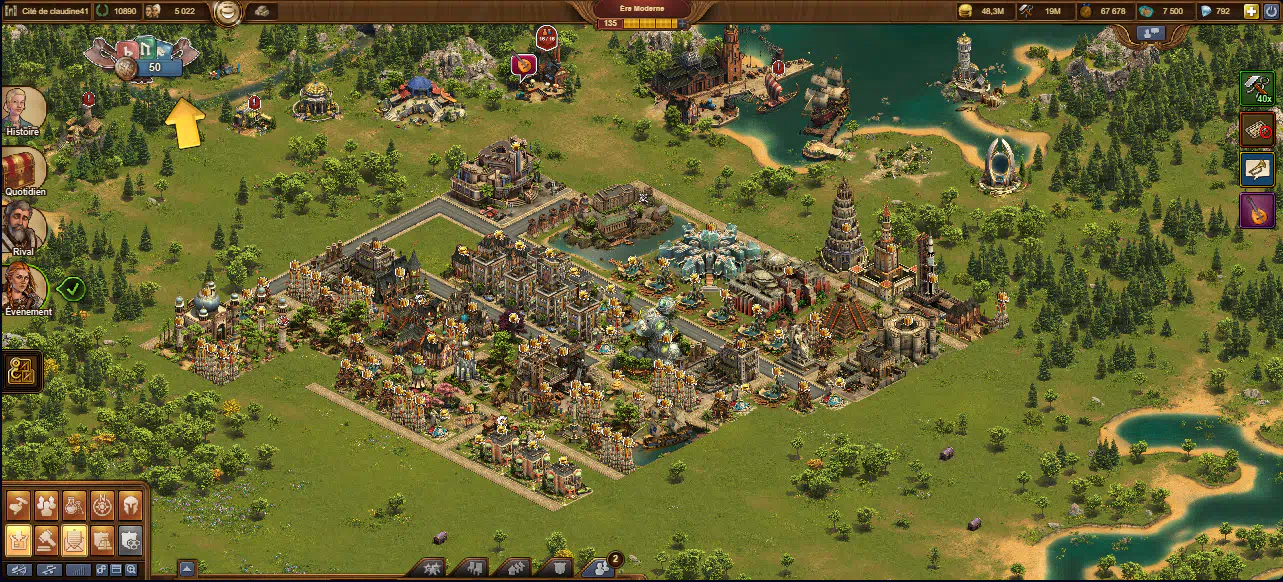Open the Événement quest portrait
1283x582 pixels.
(x=24, y=286)
